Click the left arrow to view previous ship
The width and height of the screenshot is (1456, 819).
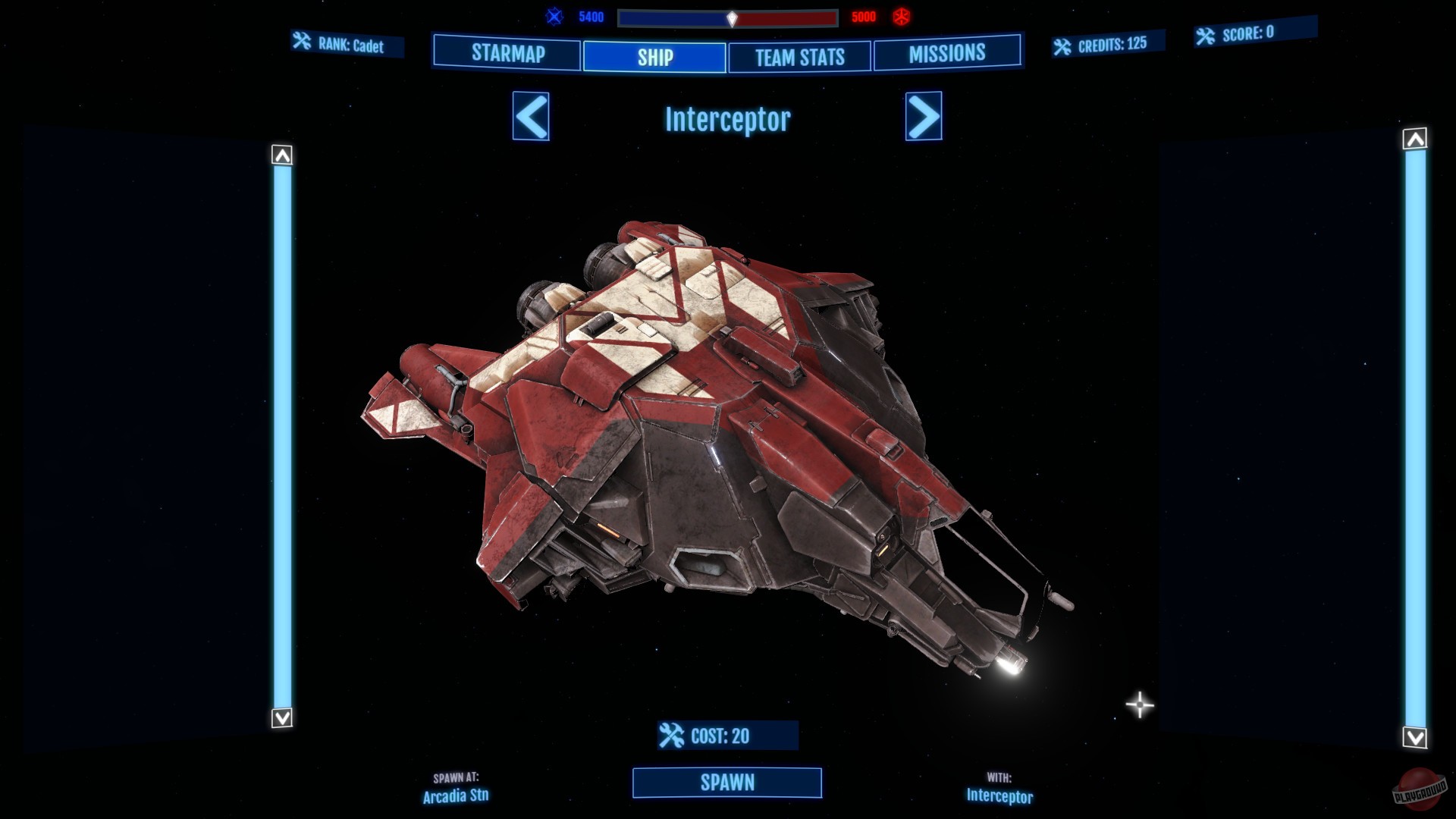point(531,118)
